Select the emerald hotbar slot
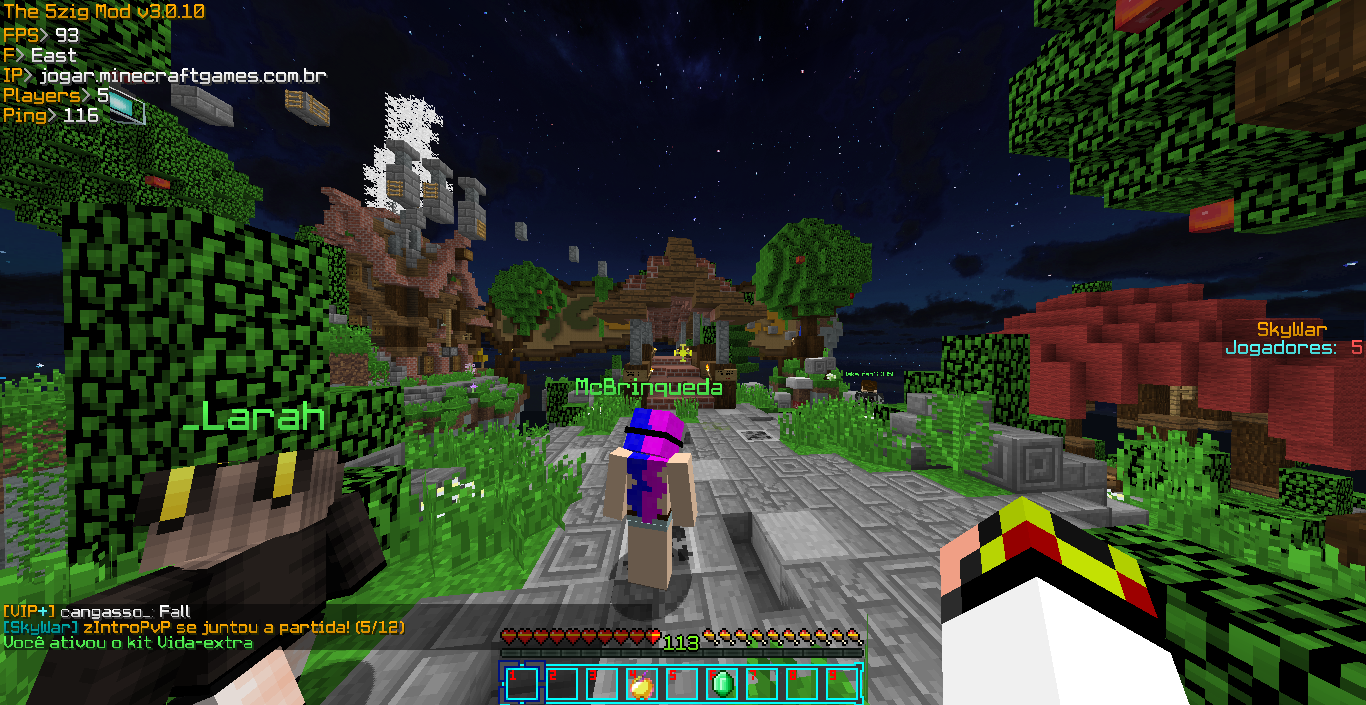1366x705 pixels. tap(722, 684)
